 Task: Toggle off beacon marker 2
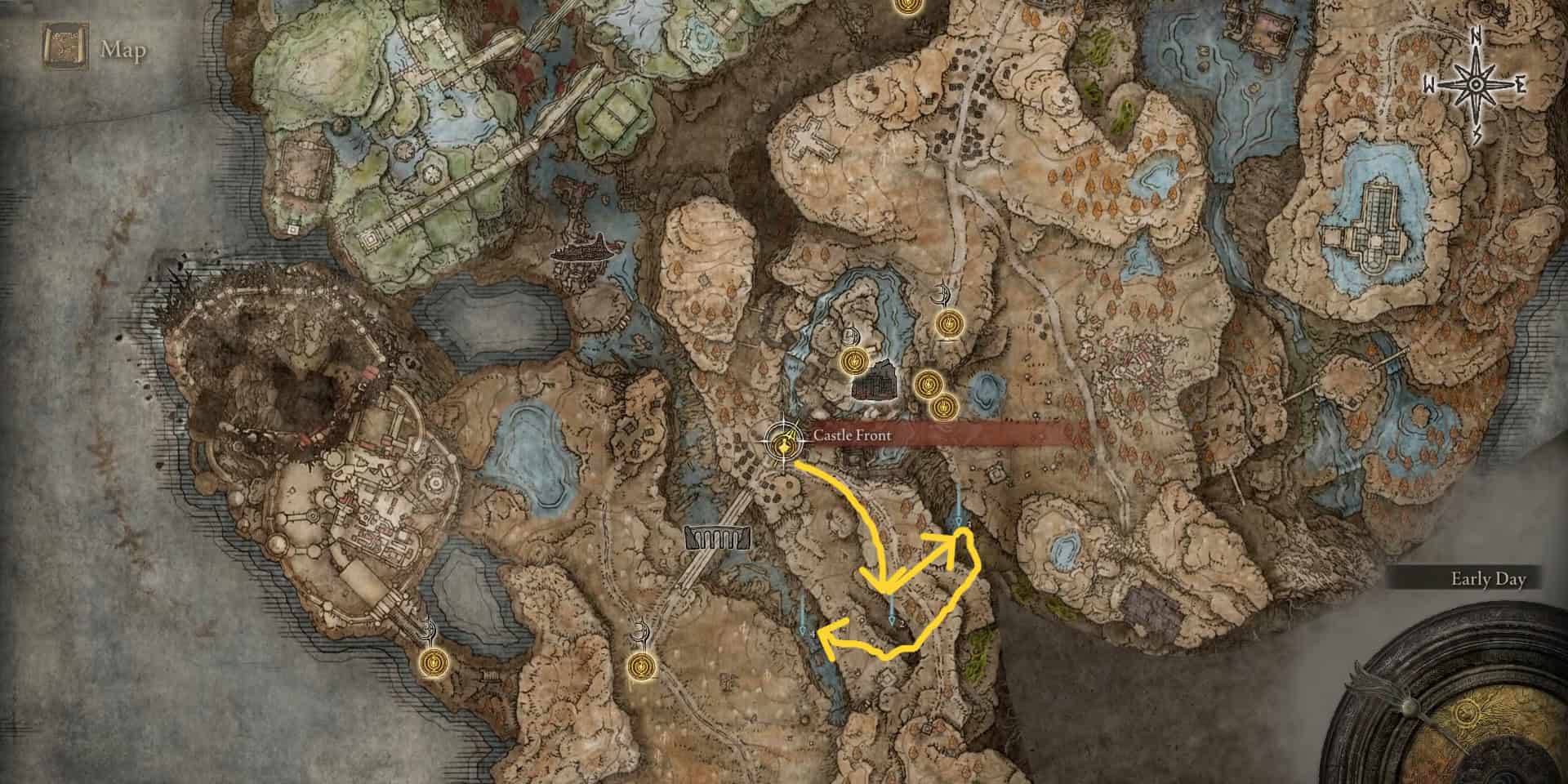(x=892, y=619)
